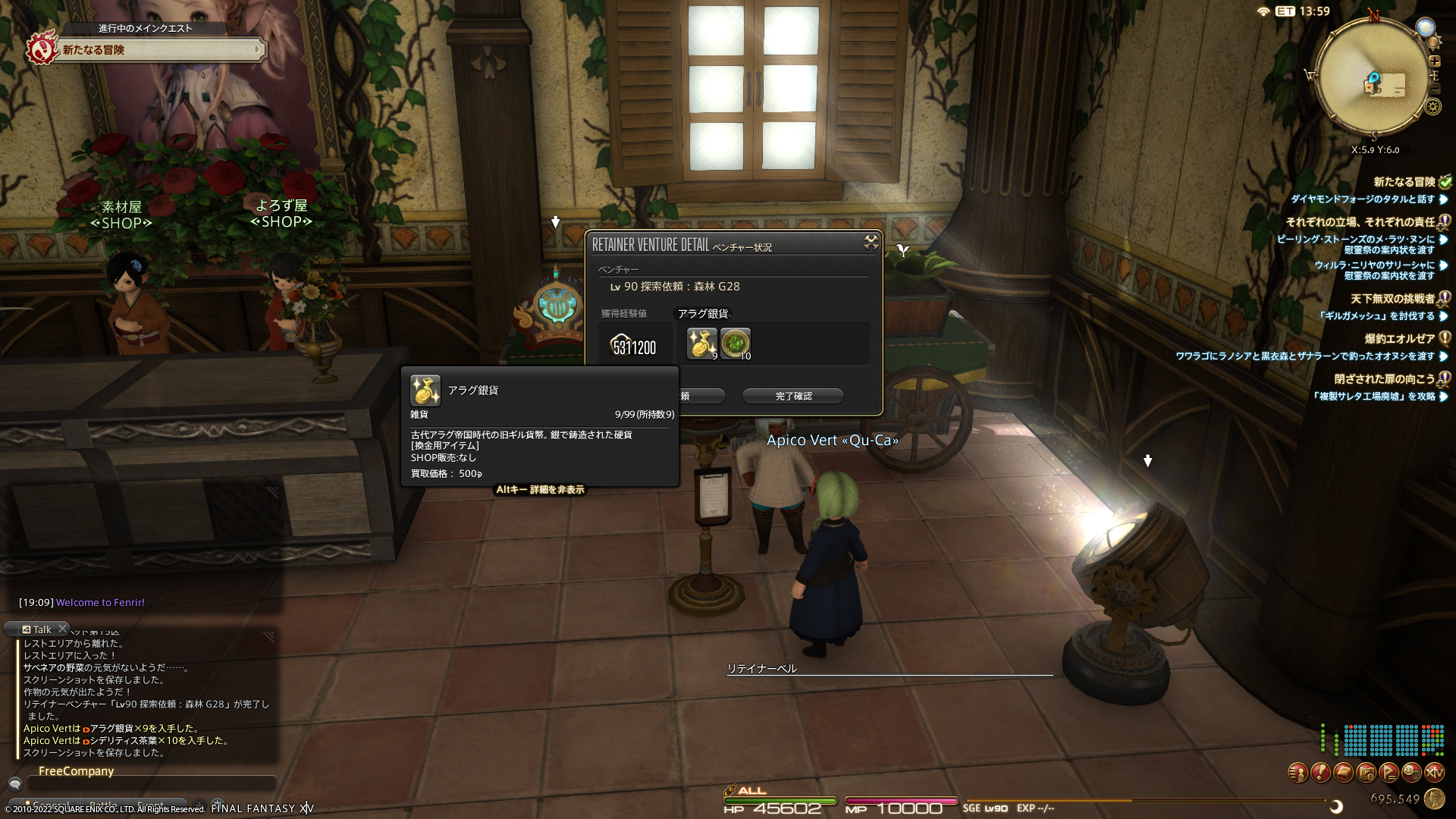The image size is (1456, 819).
Task: Close the Retainer Venture Detail window
Action: (871, 242)
